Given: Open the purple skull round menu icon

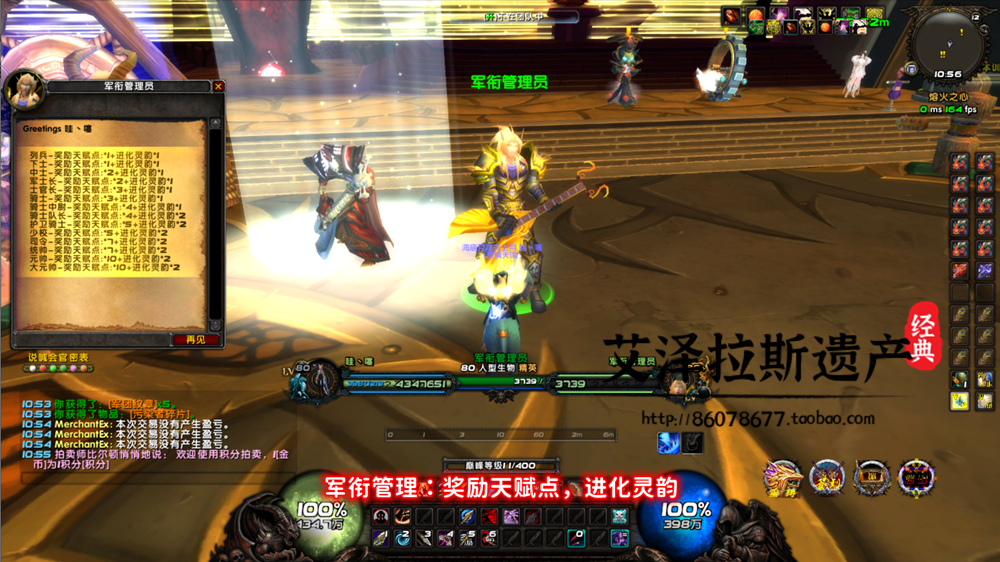Looking at the screenshot, I should pyautogui.click(x=916, y=479).
